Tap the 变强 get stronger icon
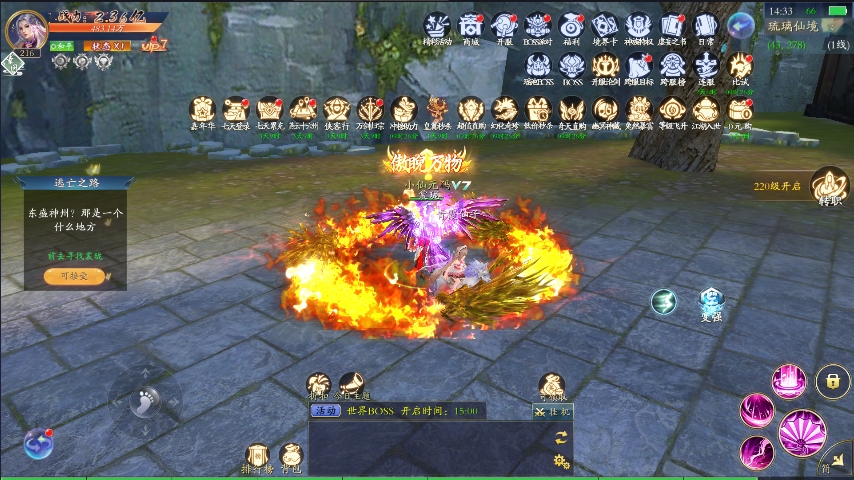854x480 pixels. (711, 301)
